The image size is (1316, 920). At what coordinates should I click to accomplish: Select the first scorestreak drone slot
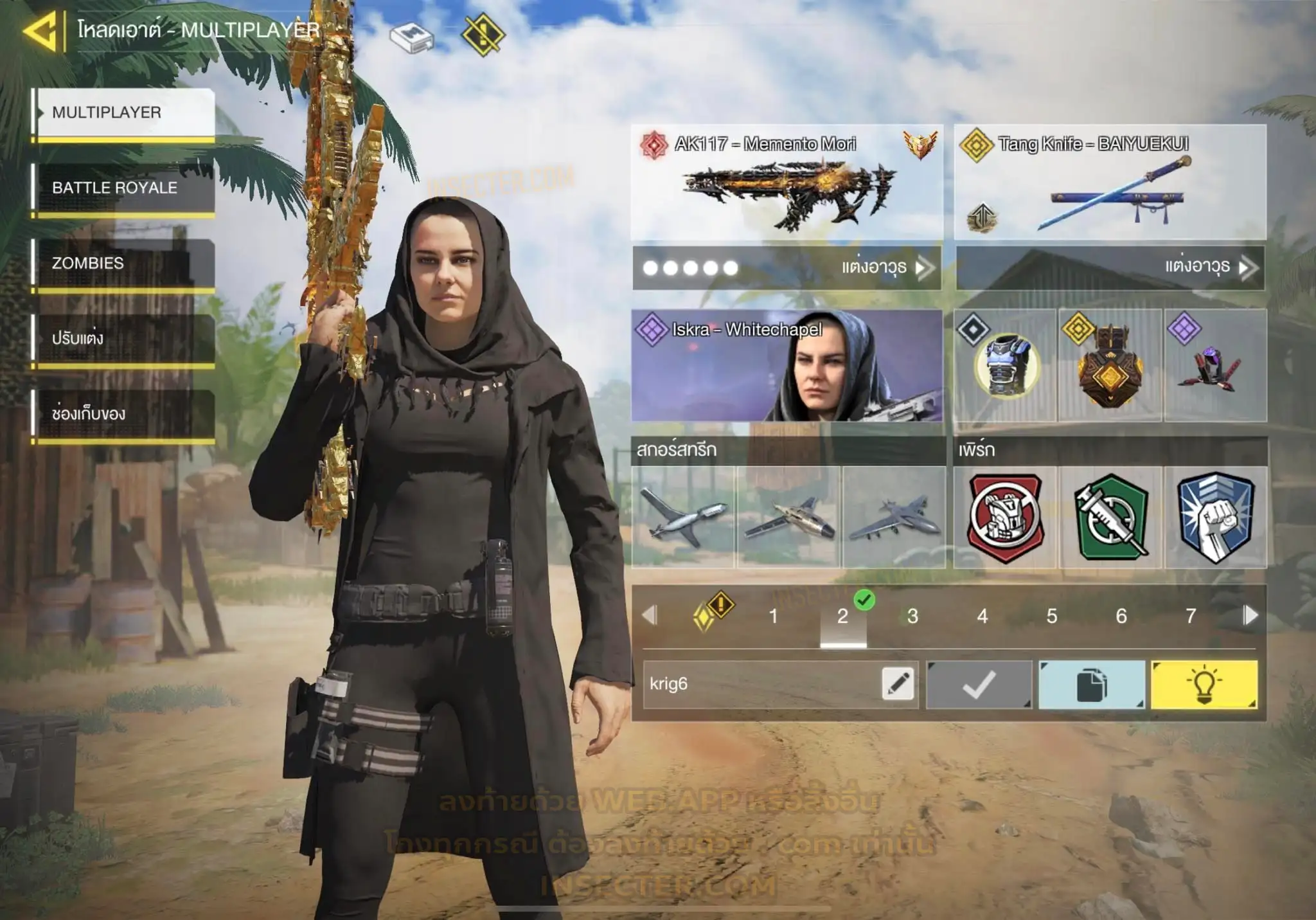pyautogui.click(x=684, y=517)
